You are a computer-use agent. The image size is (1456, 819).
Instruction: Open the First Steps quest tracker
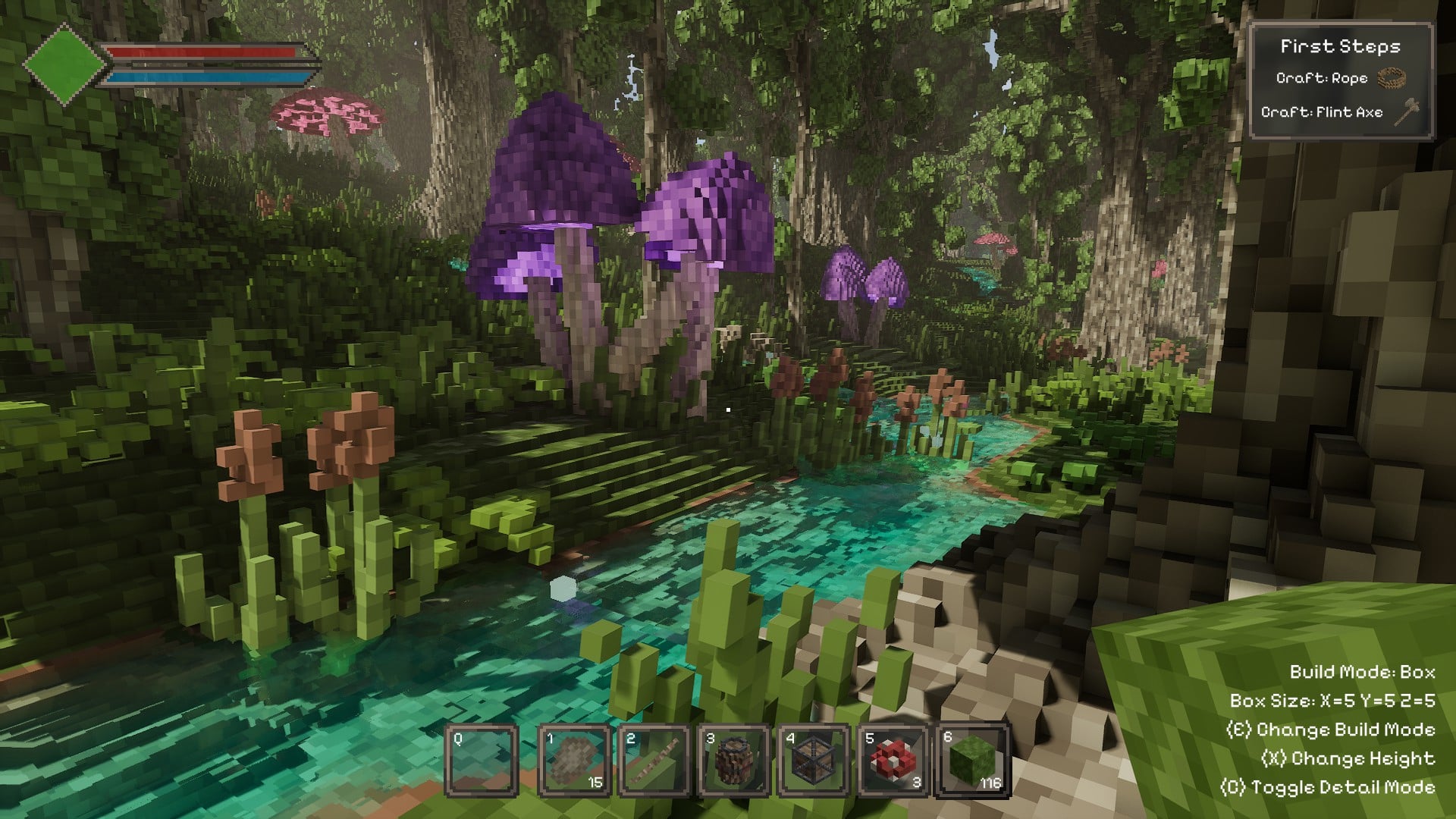(x=1340, y=46)
